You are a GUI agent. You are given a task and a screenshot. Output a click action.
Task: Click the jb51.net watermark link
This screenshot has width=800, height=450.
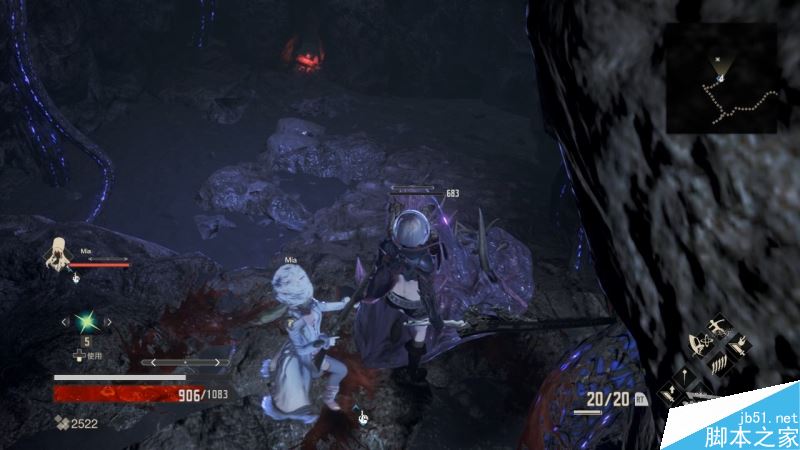(x=769, y=416)
